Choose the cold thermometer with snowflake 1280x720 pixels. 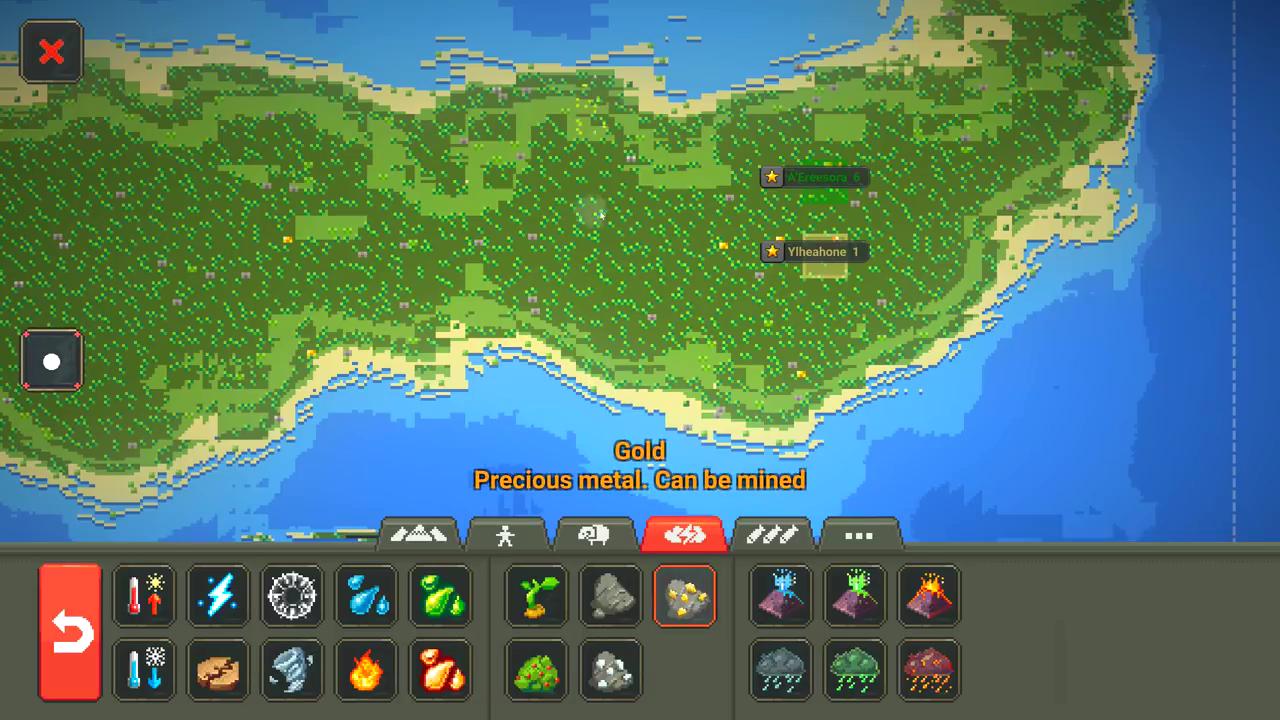coord(144,670)
